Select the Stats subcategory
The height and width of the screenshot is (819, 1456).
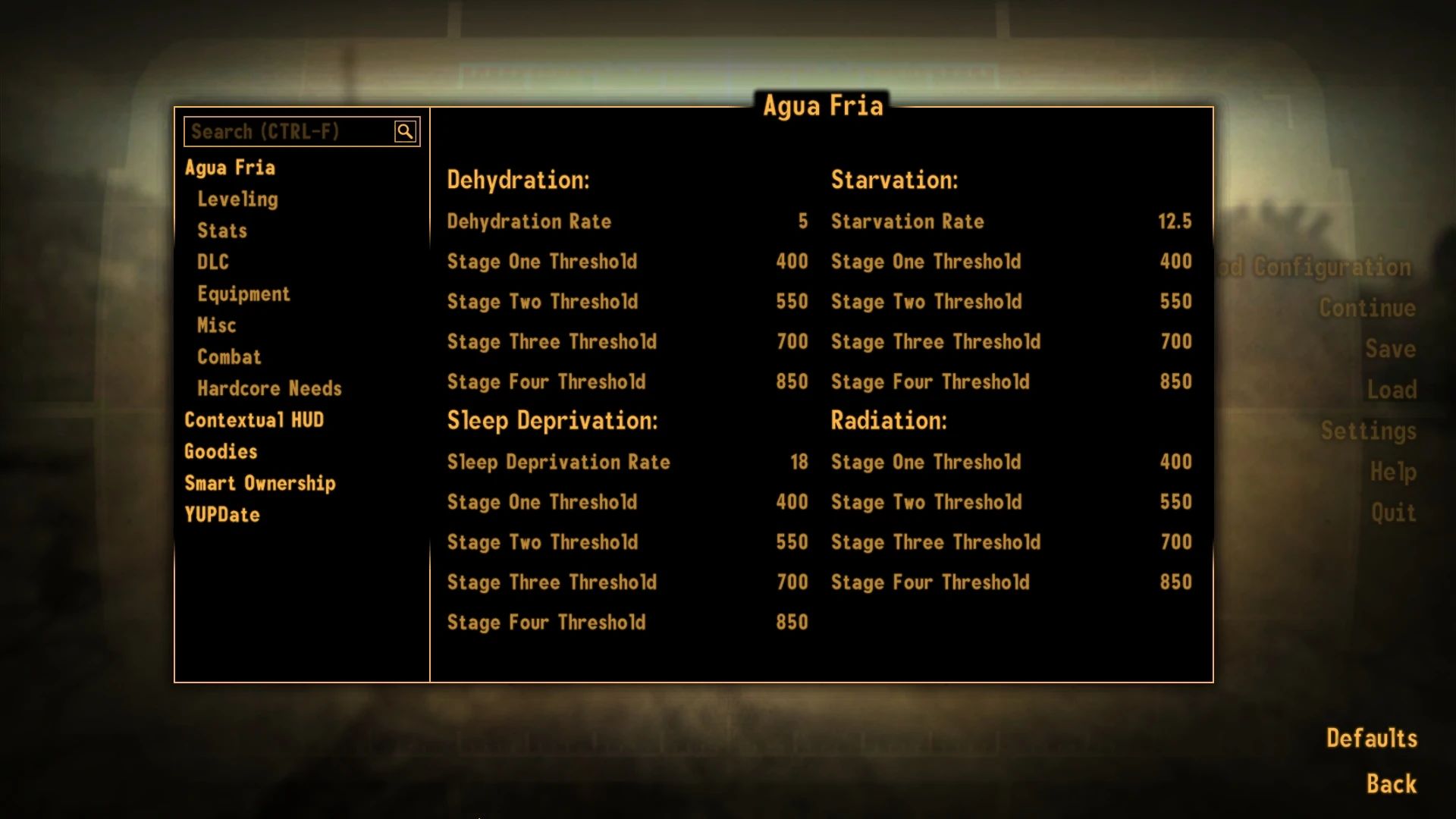click(221, 231)
